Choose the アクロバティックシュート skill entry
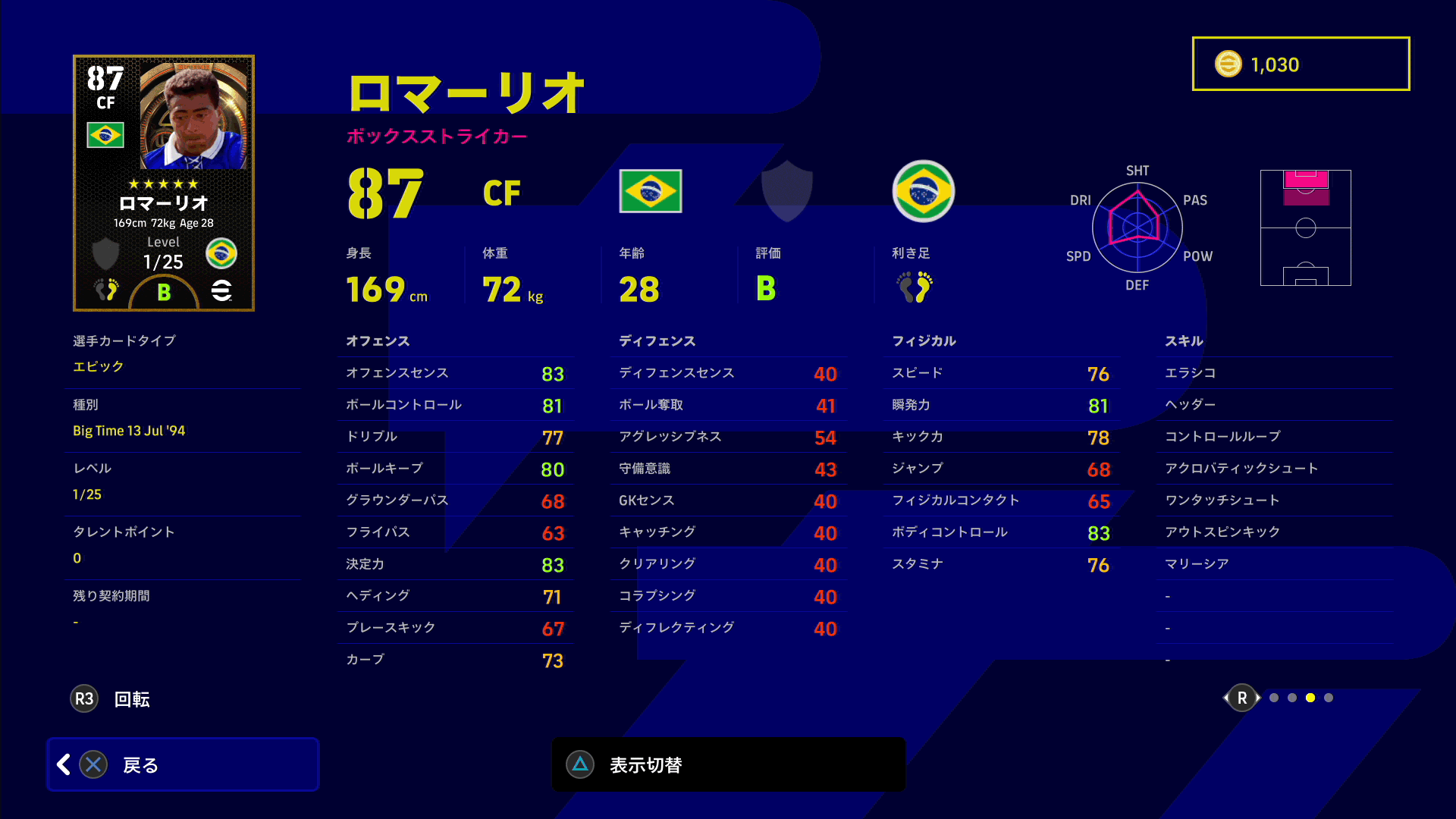1456x819 pixels. [x=1274, y=469]
